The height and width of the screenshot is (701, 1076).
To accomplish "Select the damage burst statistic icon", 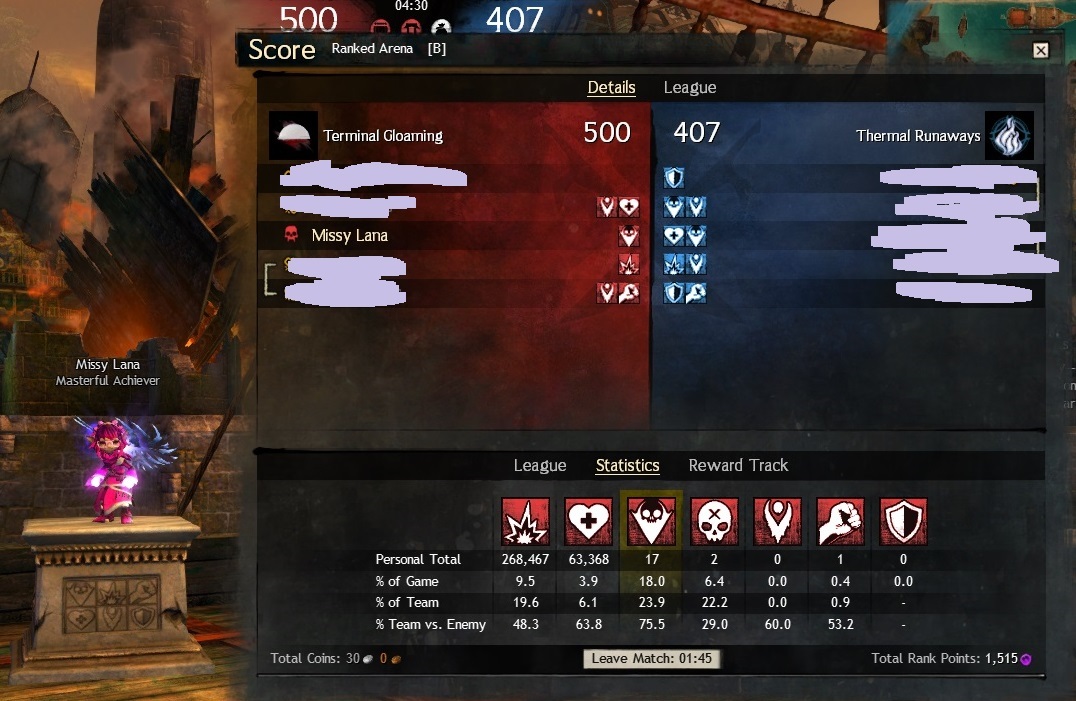I will coord(525,521).
